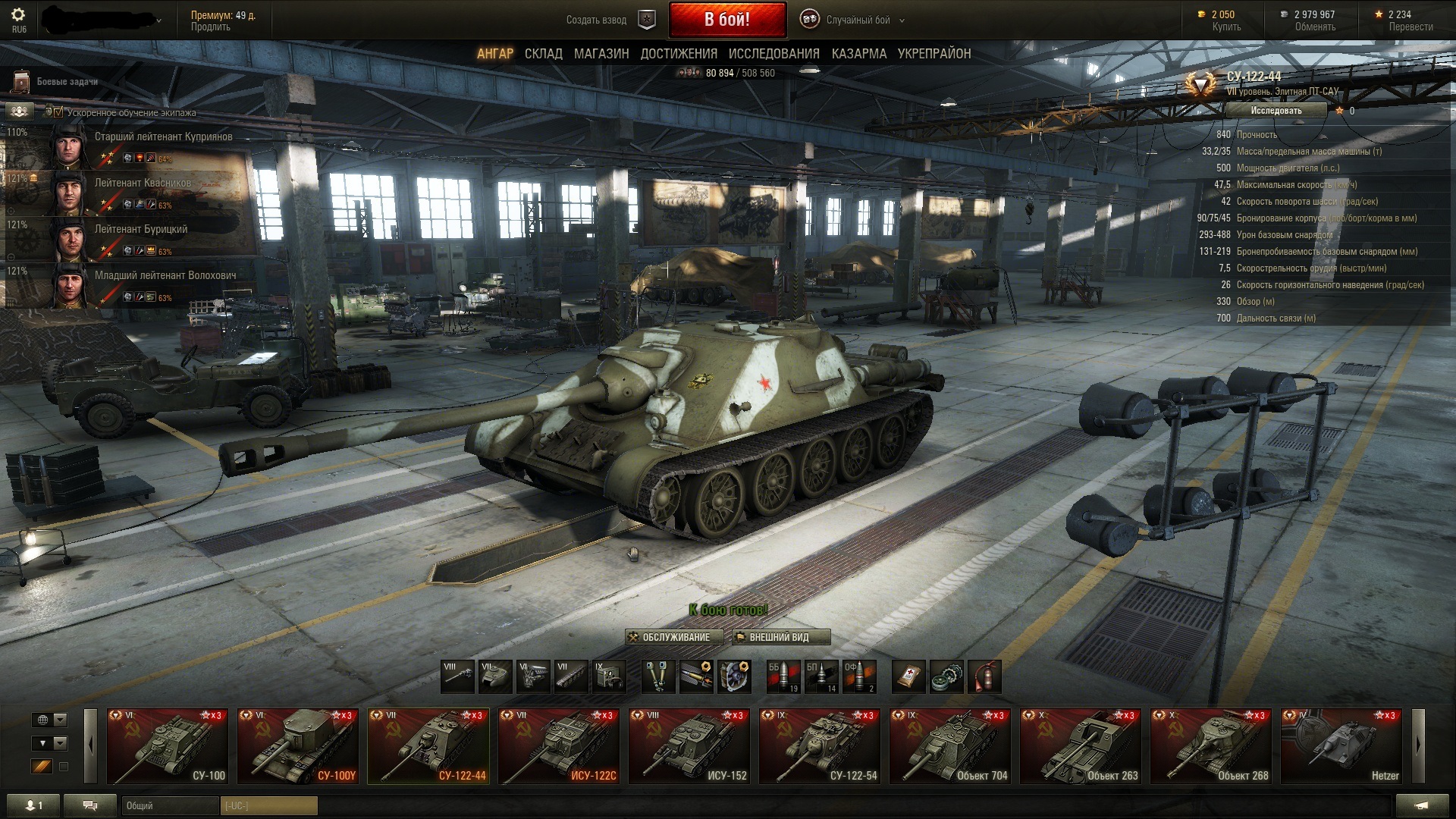Click Купить to buy gold
This screenshot has height=819, width=1456.
1226,27
